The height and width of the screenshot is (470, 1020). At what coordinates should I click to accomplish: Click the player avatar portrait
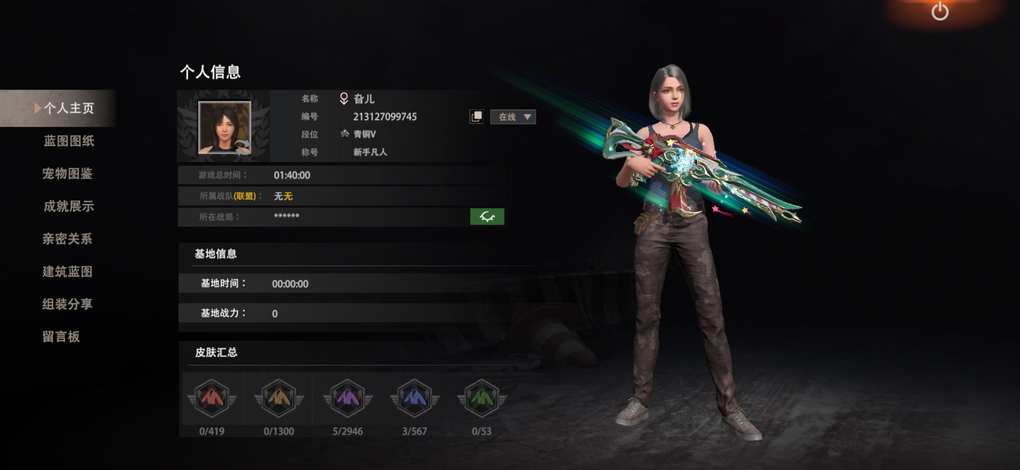pyautogui.click(x=224, y=128)
